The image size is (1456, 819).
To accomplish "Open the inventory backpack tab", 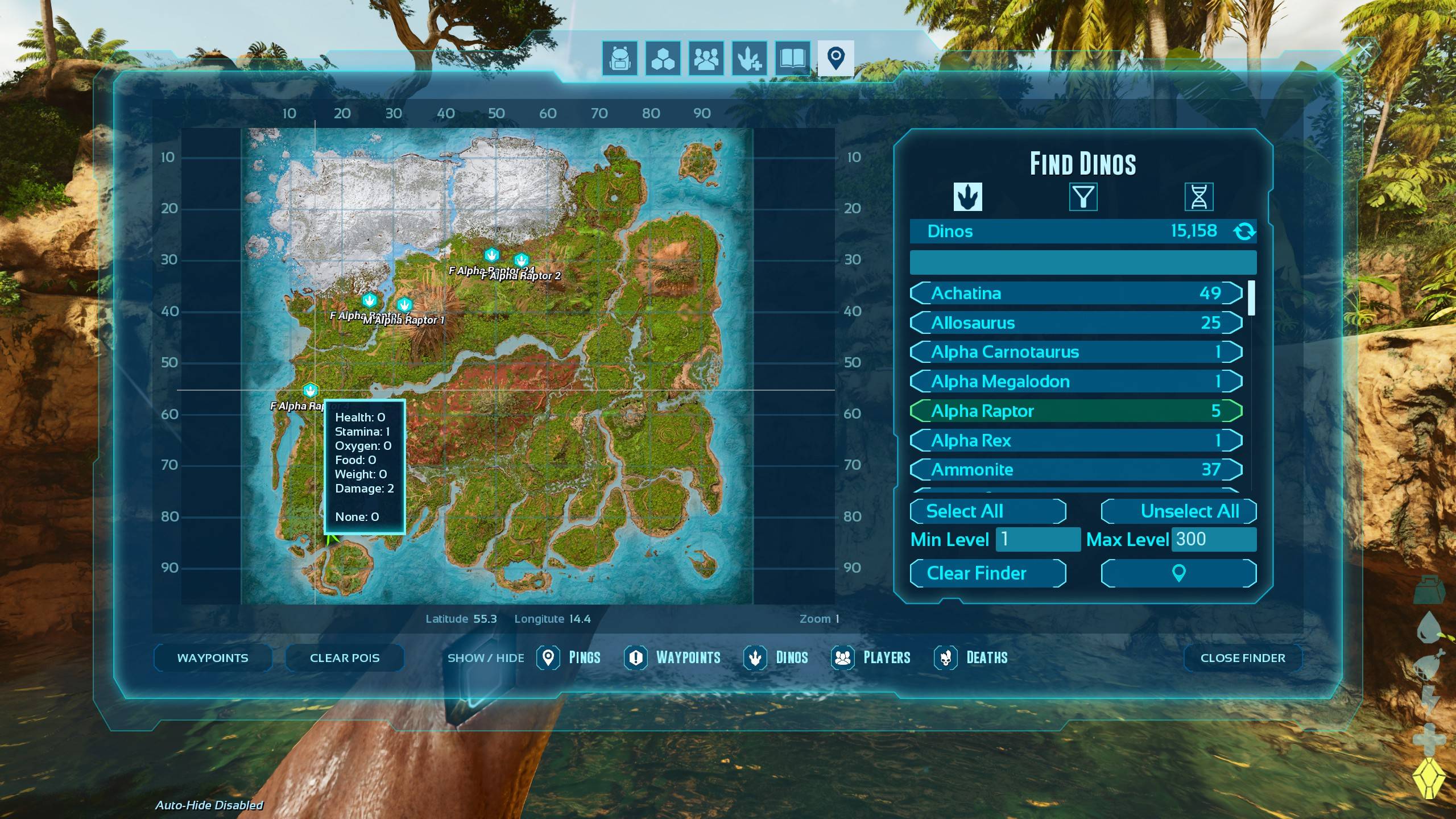I will click(620, 58).
